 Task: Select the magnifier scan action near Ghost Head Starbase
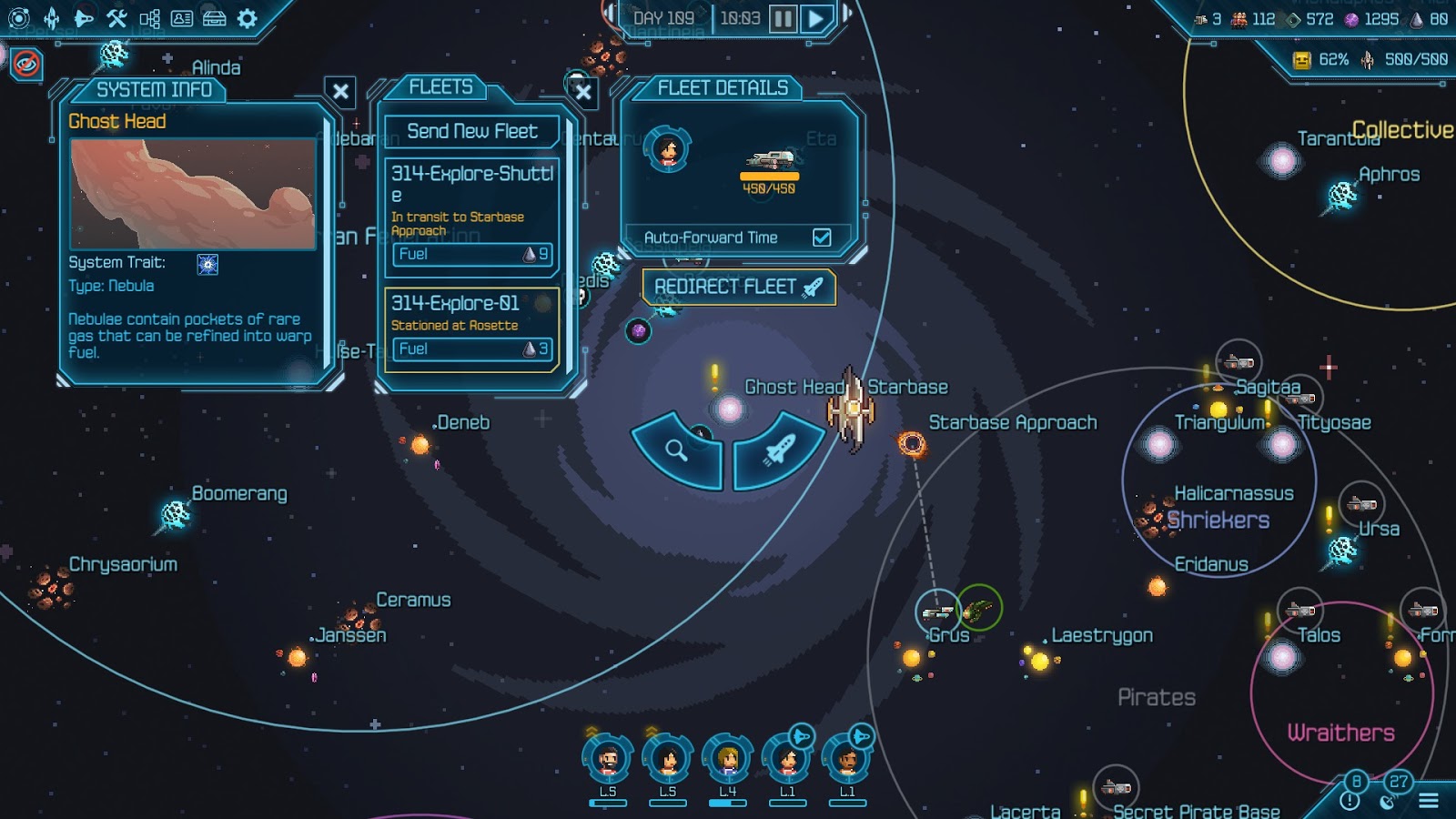click(x=676, y=450)
